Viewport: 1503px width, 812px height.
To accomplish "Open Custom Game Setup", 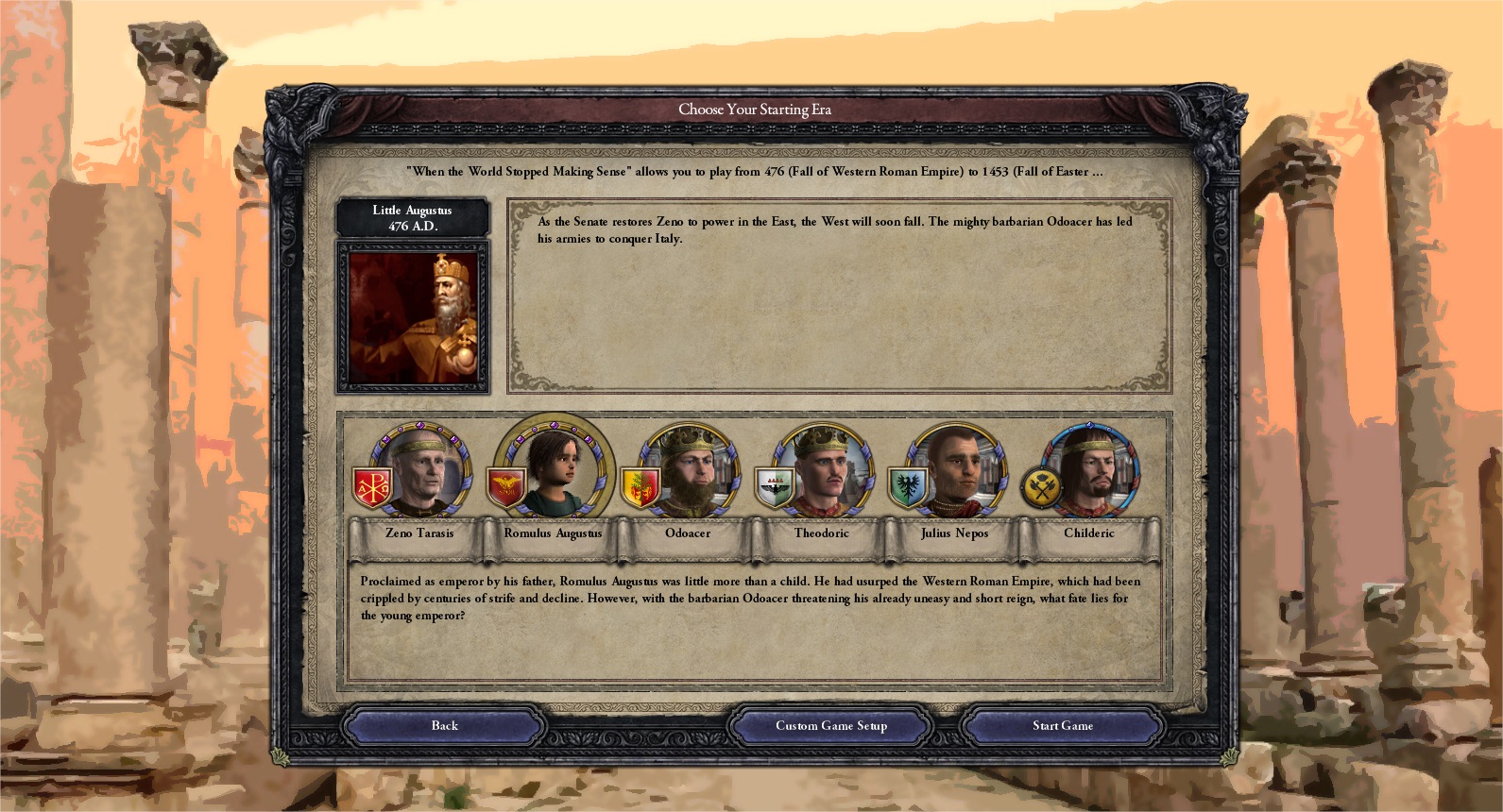I will pos(832,725).
